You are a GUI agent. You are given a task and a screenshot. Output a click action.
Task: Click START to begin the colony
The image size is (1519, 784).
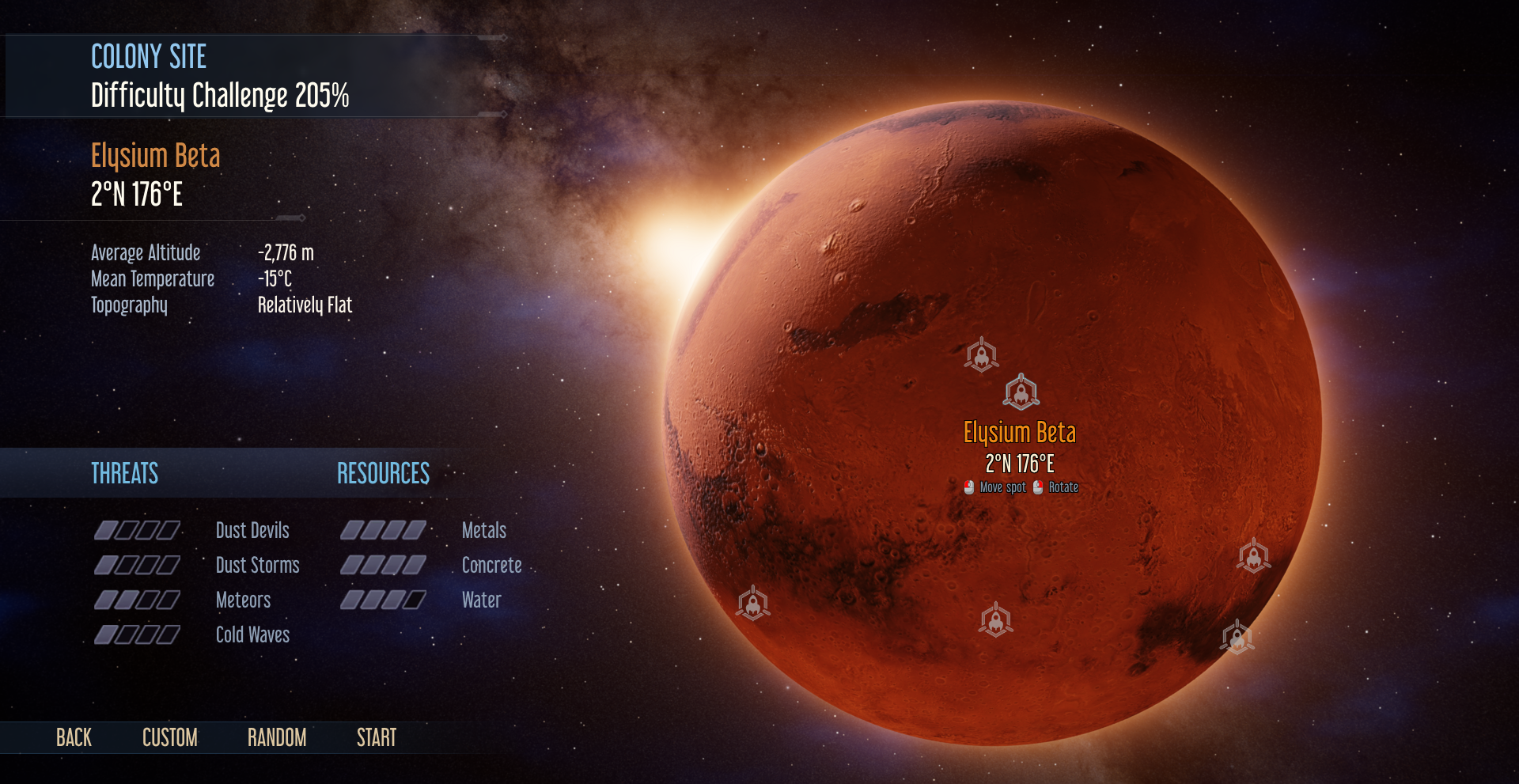[x=376, y=738]
